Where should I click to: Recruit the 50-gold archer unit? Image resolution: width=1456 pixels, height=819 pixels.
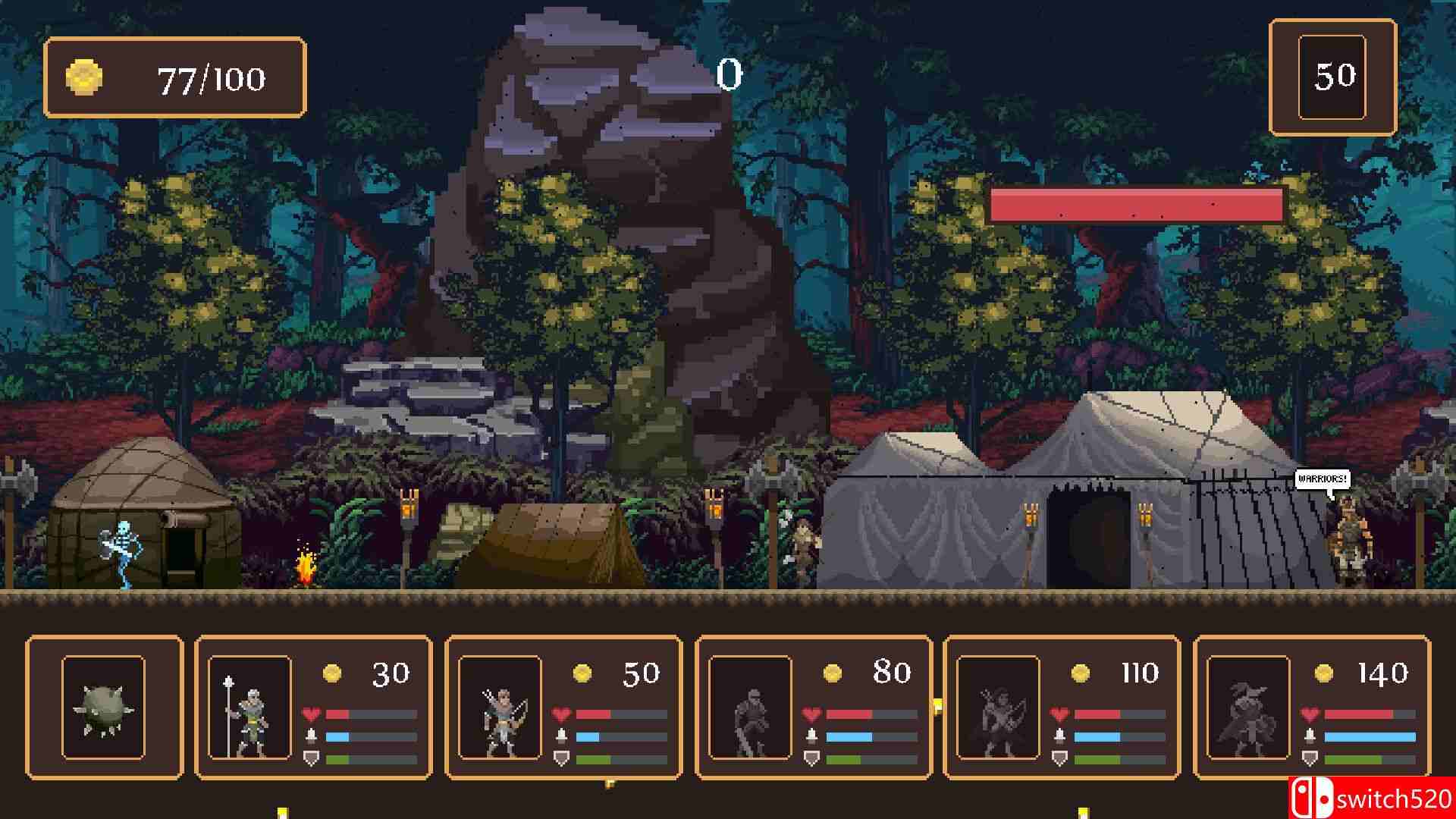563,708
